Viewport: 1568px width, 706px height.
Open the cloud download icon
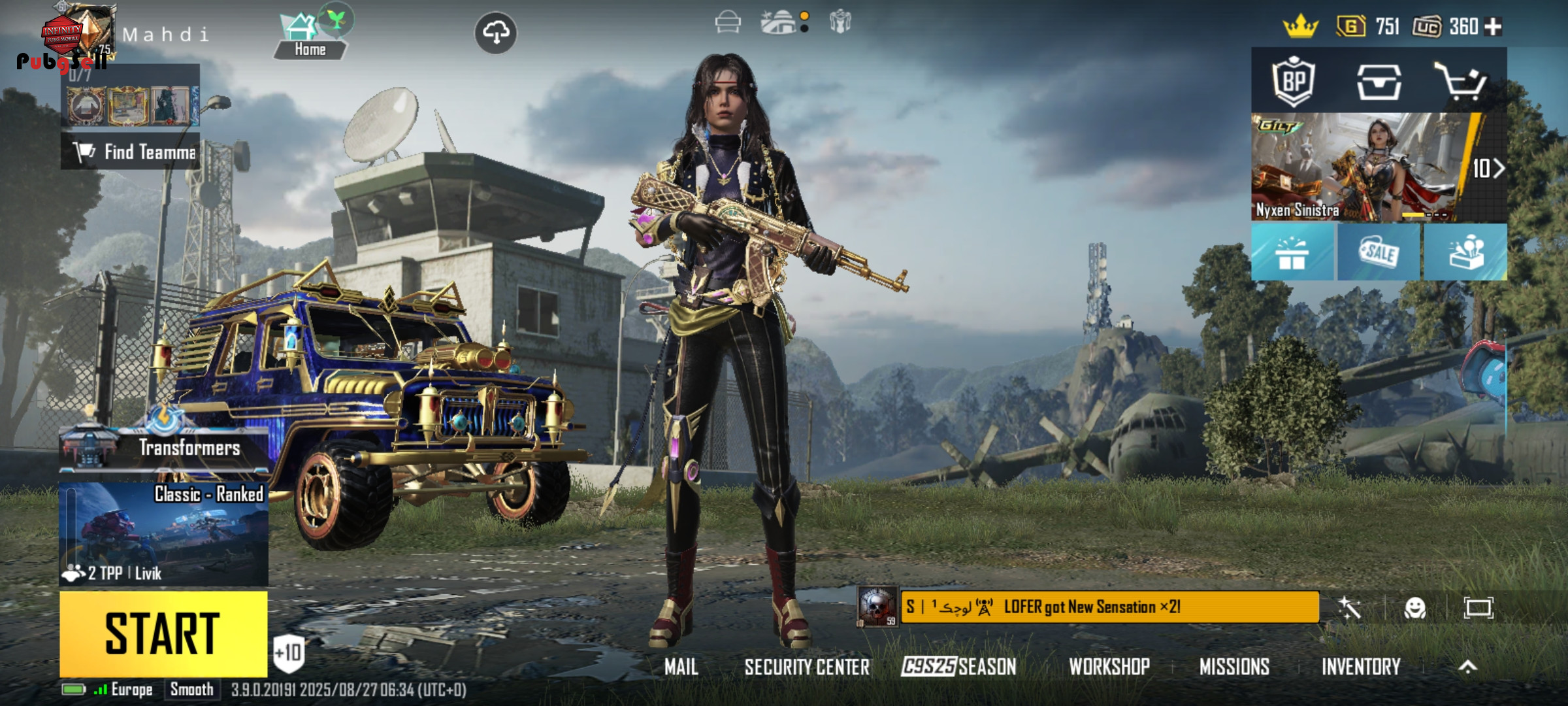click(495, 32)
